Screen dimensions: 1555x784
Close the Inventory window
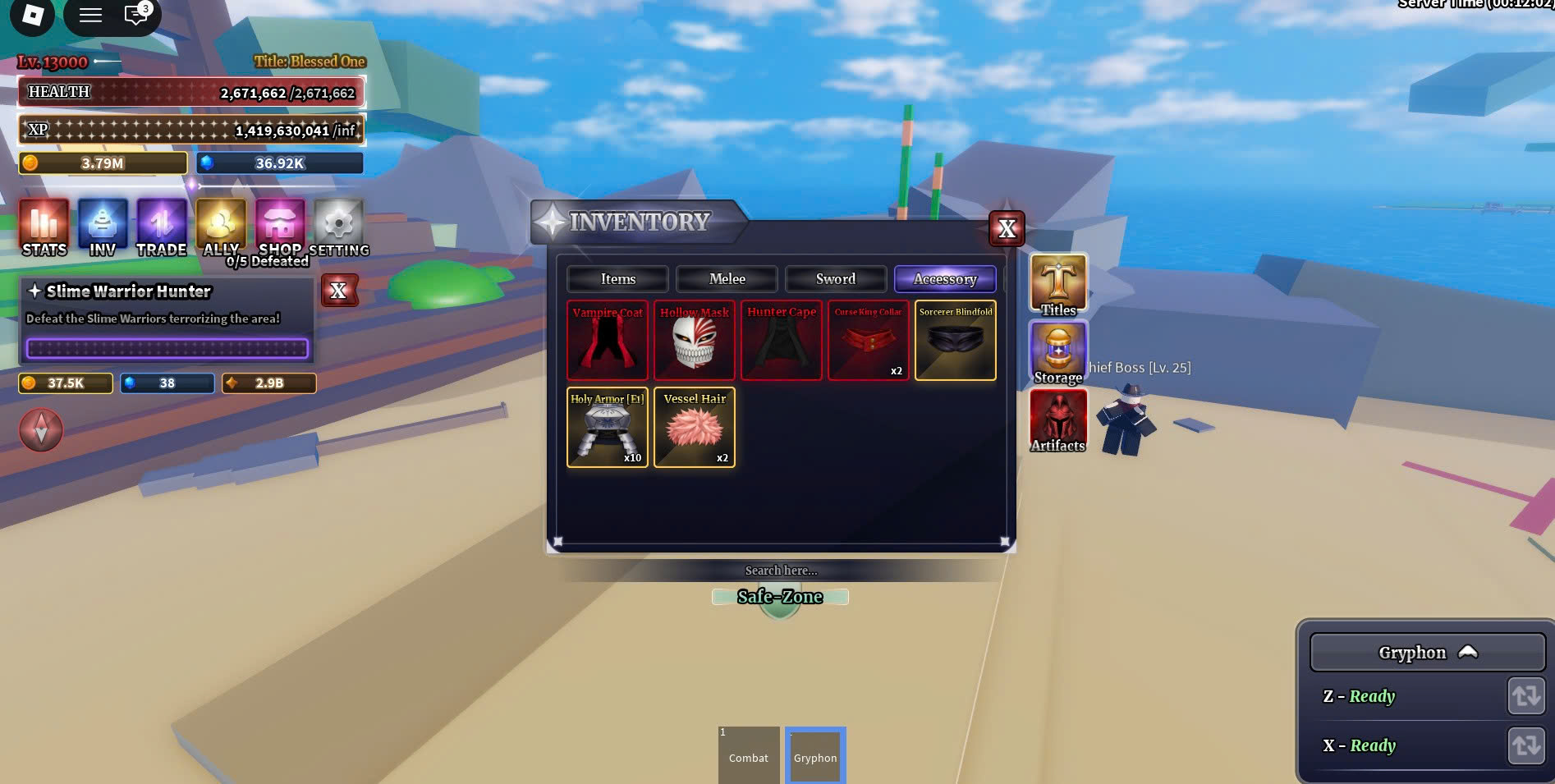1007,229
